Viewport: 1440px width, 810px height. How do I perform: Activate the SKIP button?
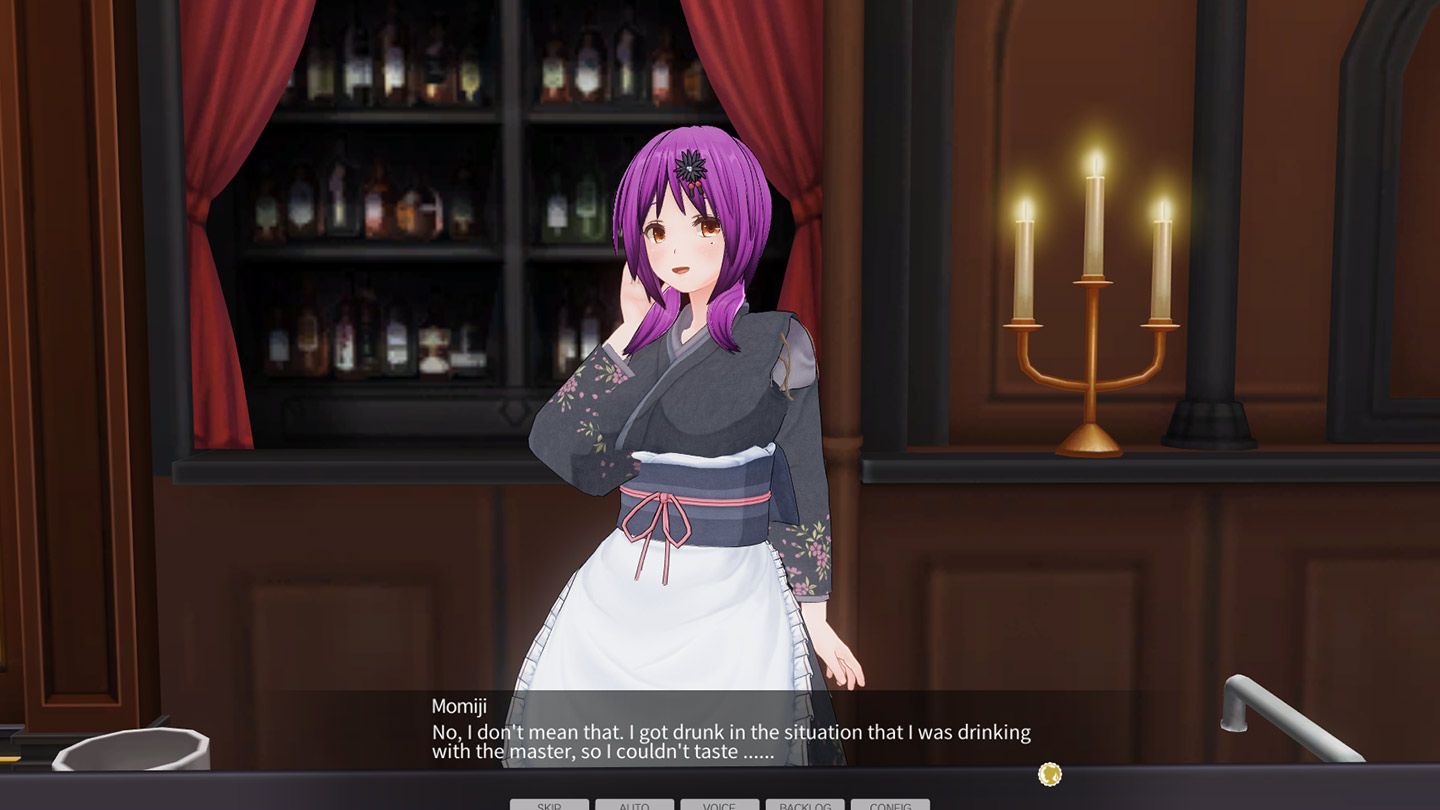click(x=549, y=804)
